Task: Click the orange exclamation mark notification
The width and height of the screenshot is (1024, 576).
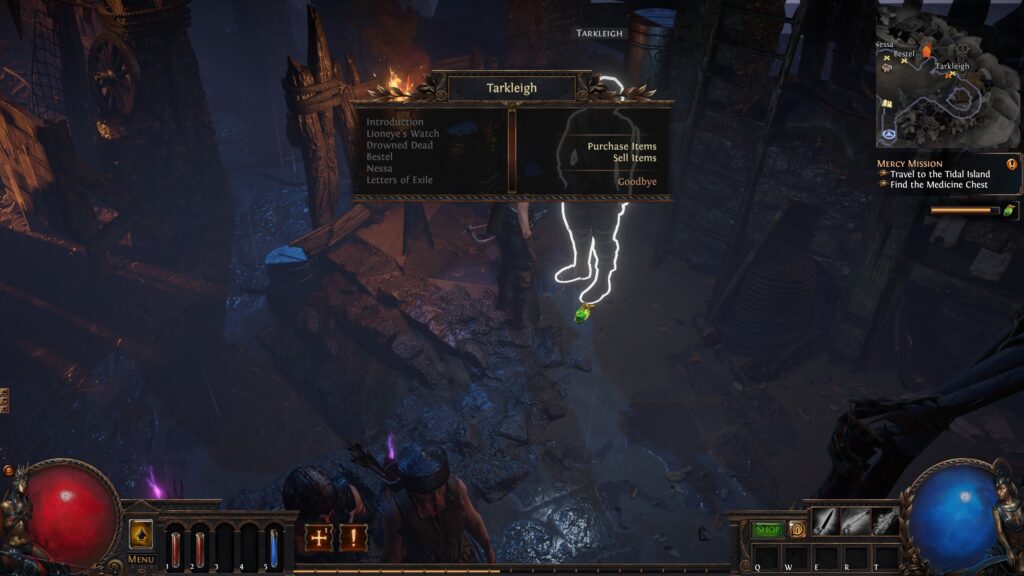Action: pos(353,537)
